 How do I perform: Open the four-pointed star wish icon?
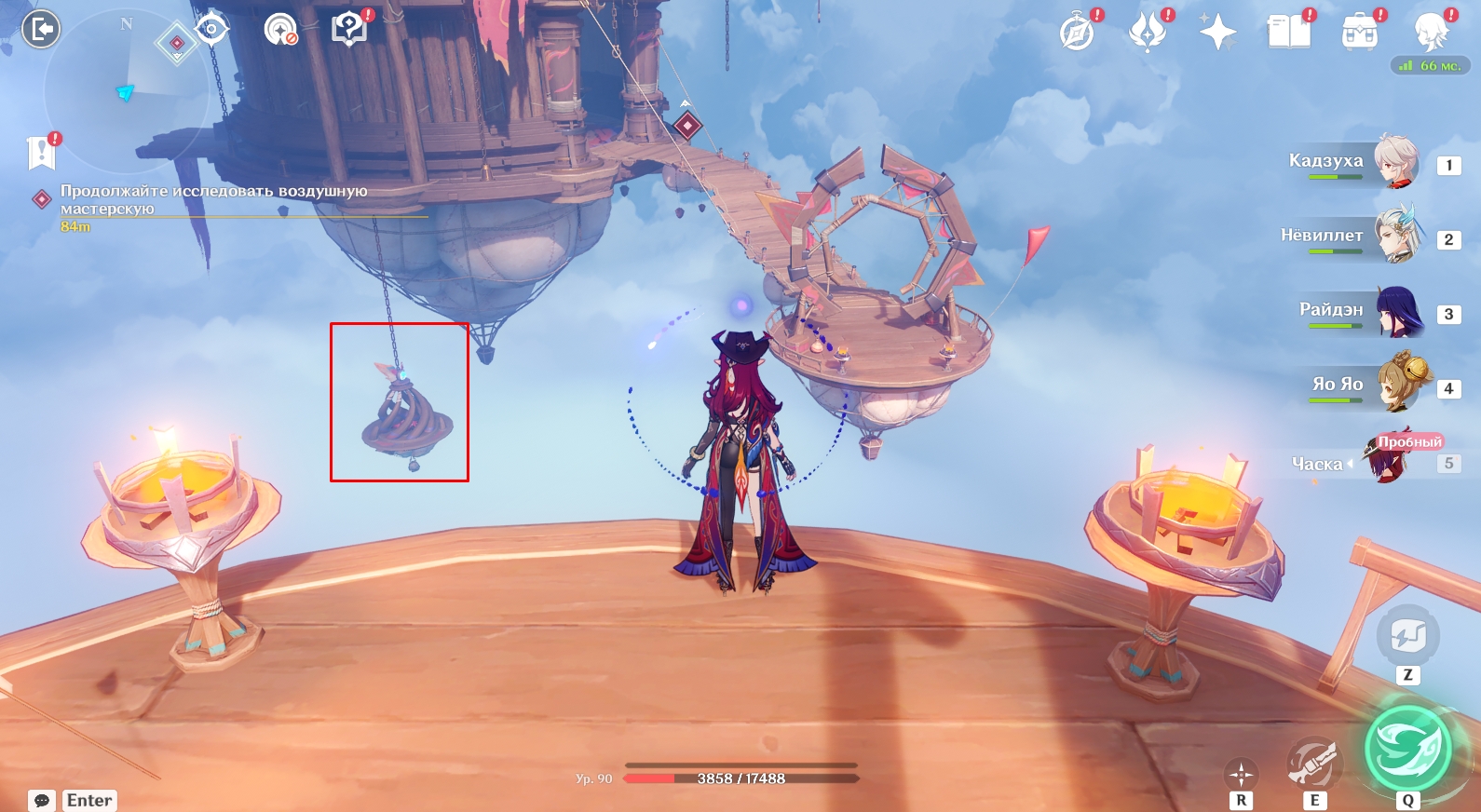click(x=1217, y=34)
